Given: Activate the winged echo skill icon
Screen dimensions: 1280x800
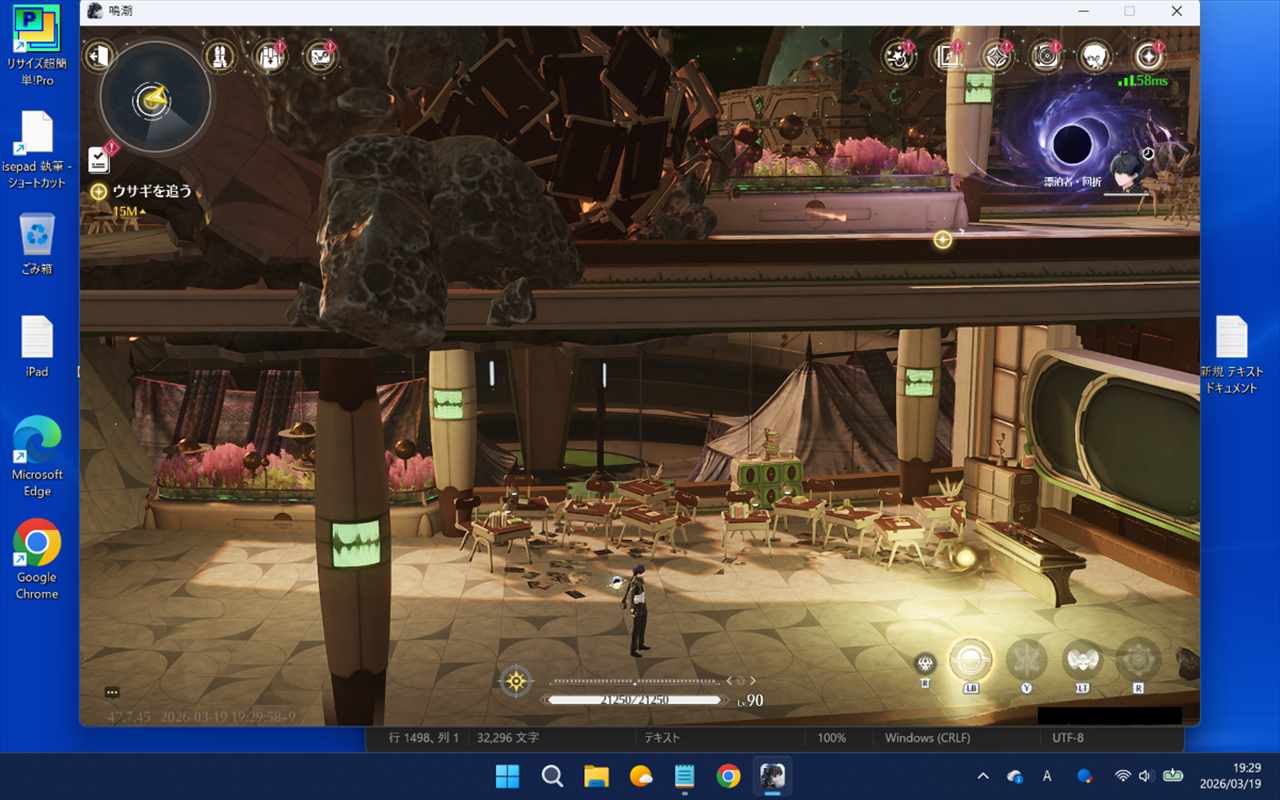Looking at the screenshot, I should click(x=1083, y=660).
